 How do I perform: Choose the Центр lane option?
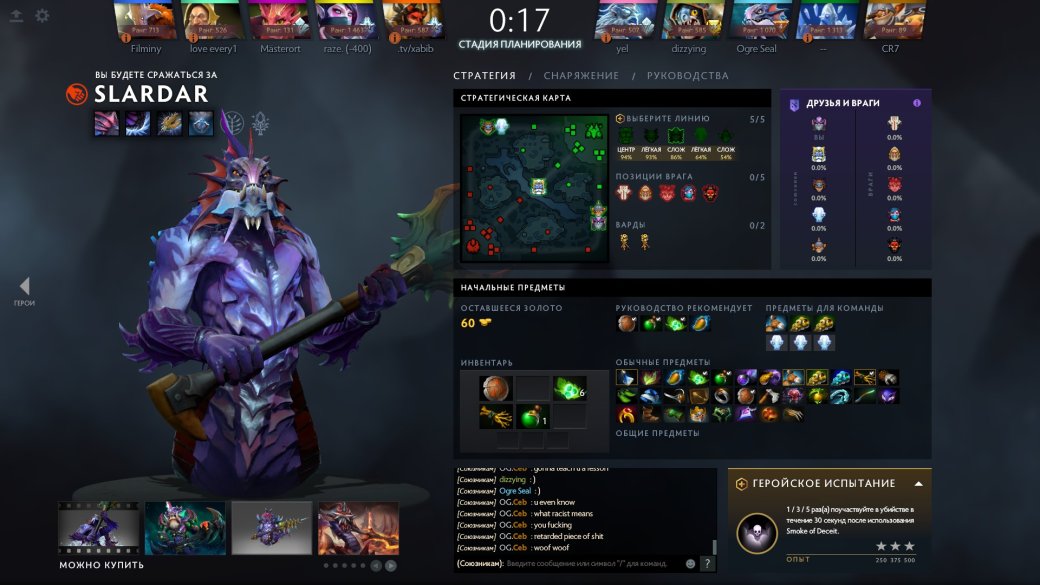pyautogui.click(x=626, y=137)
